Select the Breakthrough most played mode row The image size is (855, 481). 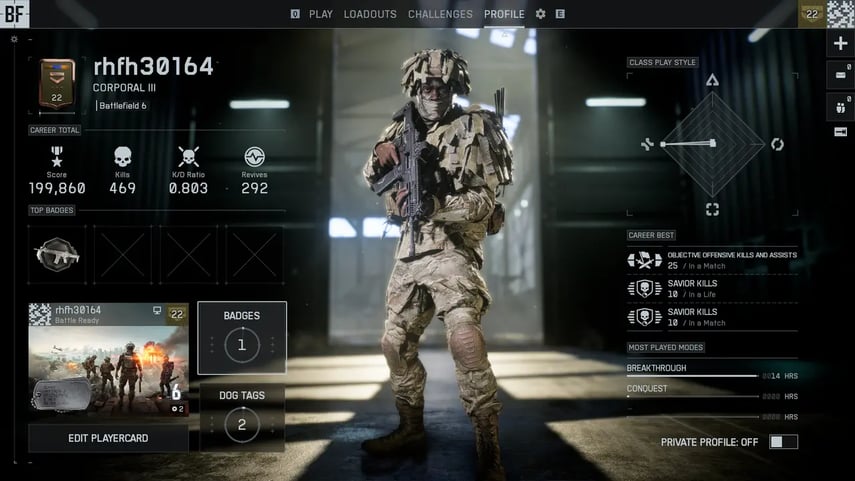tap(712, 371)
